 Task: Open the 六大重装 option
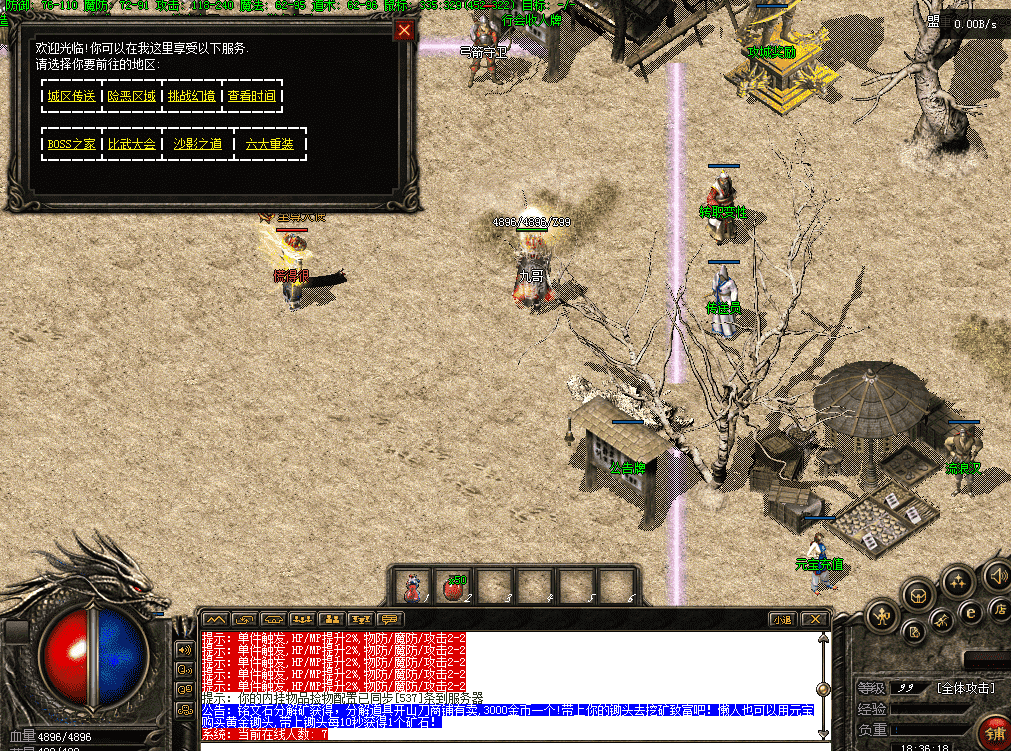[x=269, y=144]
